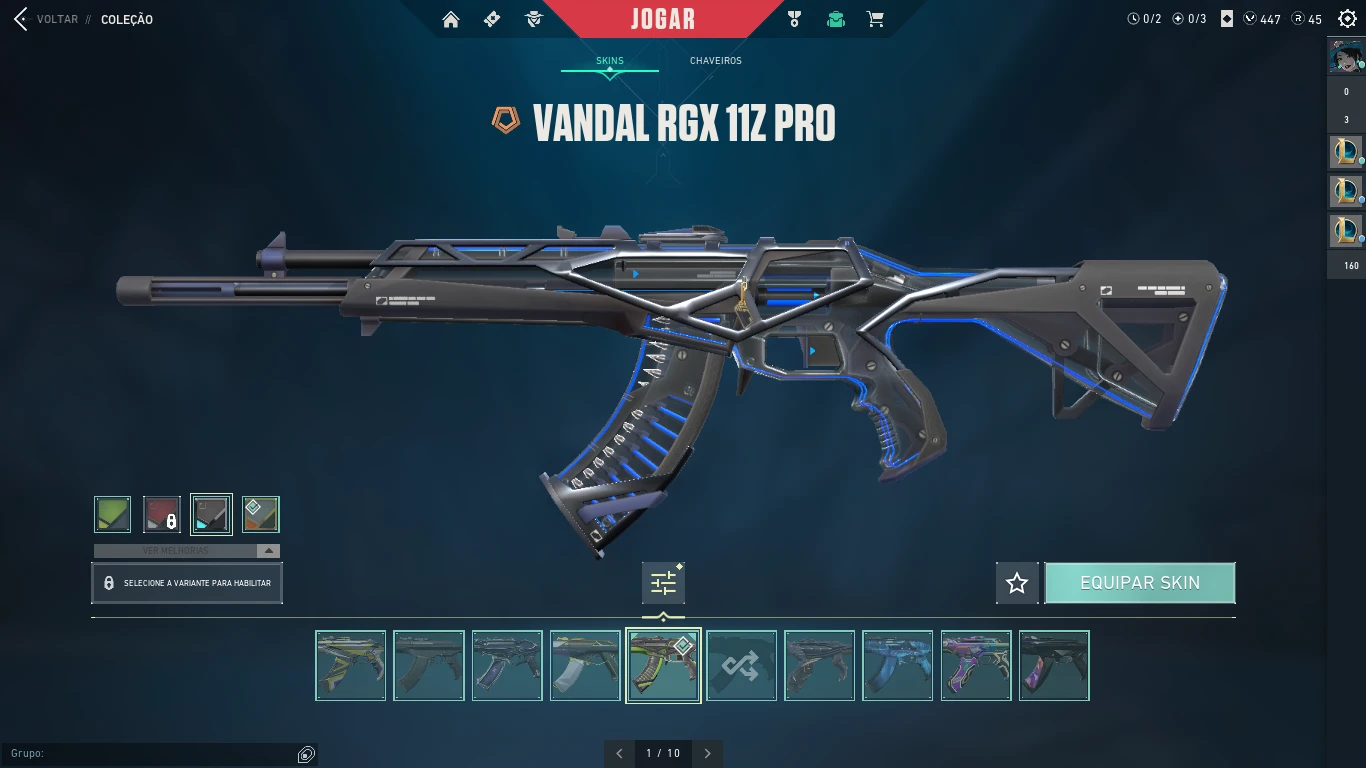Go to the next skins page chevron
1366x768 pixels.
pos(708,753)
